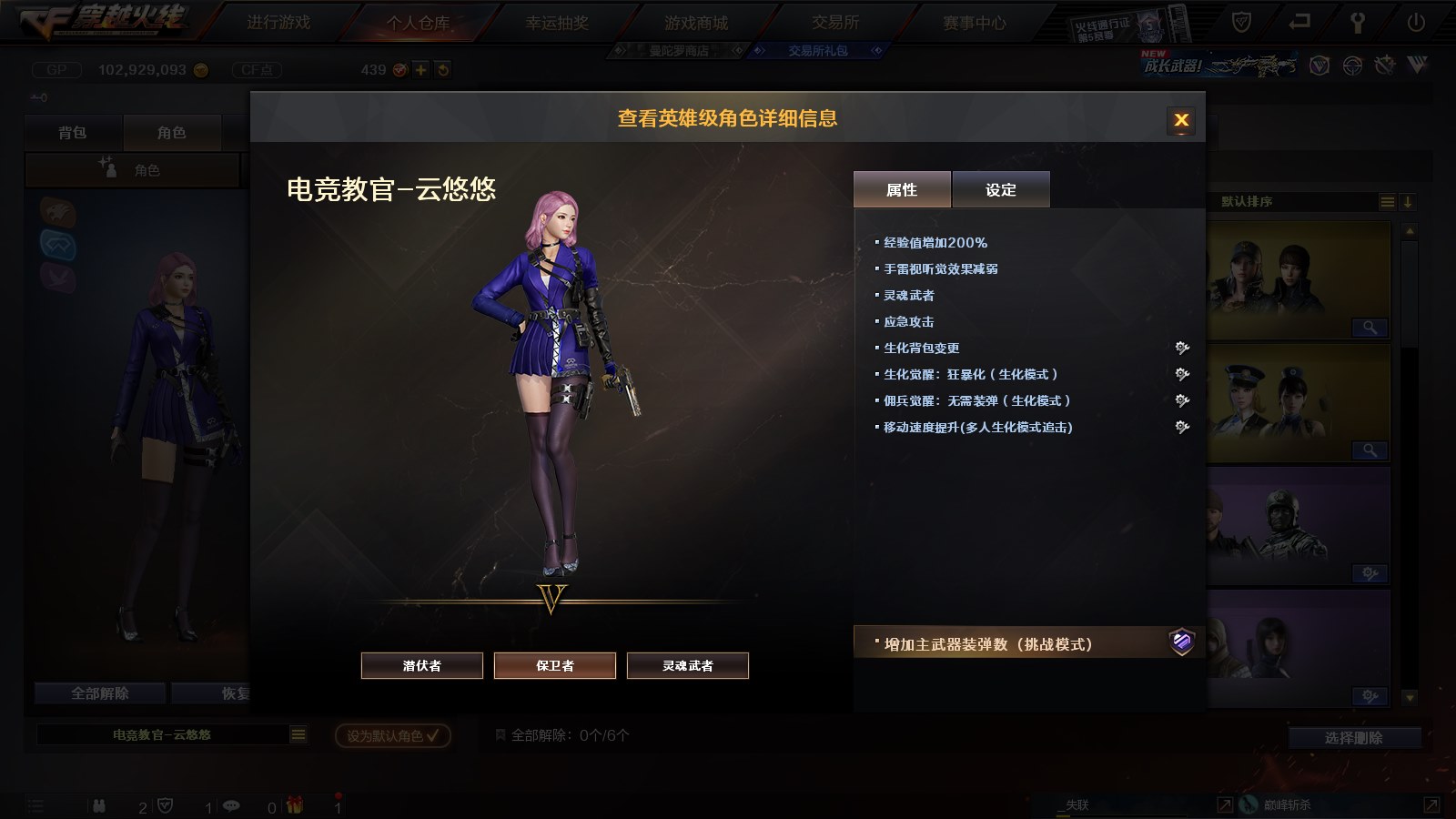Switch to the 设定 tab
The height and width of the screenshot is (819, 1456).
point(1000,189)
